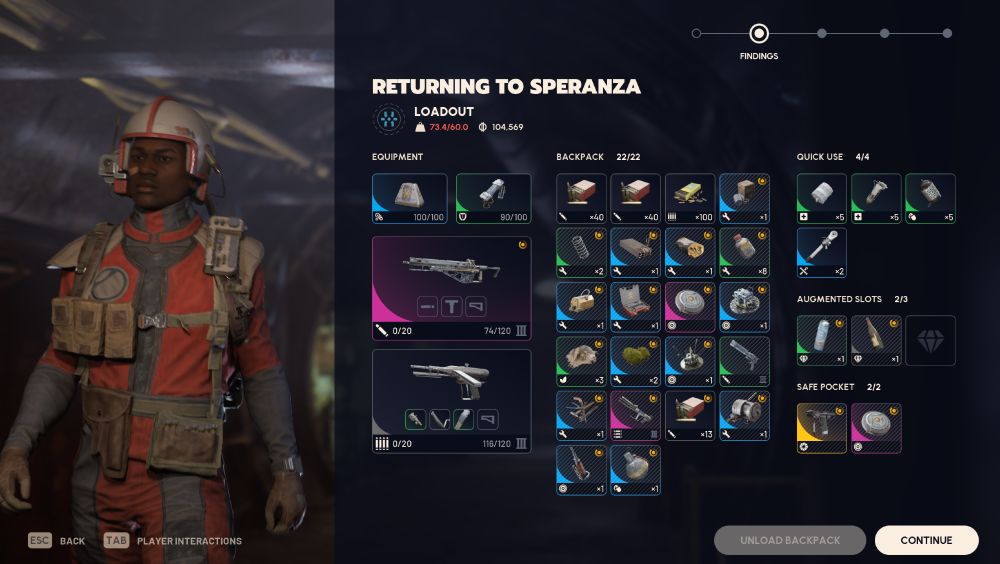
Task: Select the x100 ammo stack in backpack
Action: 690,198
